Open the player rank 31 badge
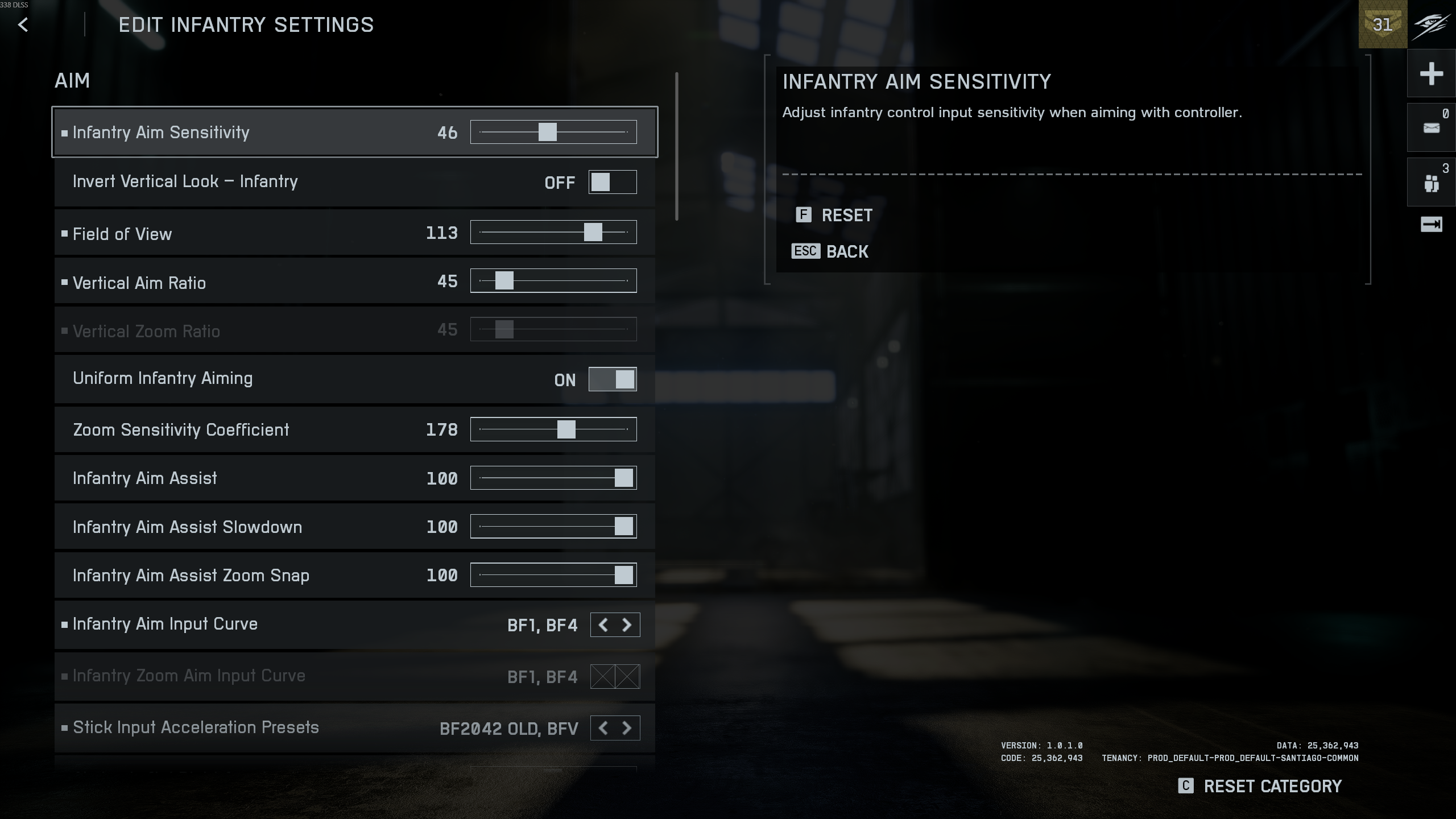The image size is (1456, 819). coord(1383,25)
